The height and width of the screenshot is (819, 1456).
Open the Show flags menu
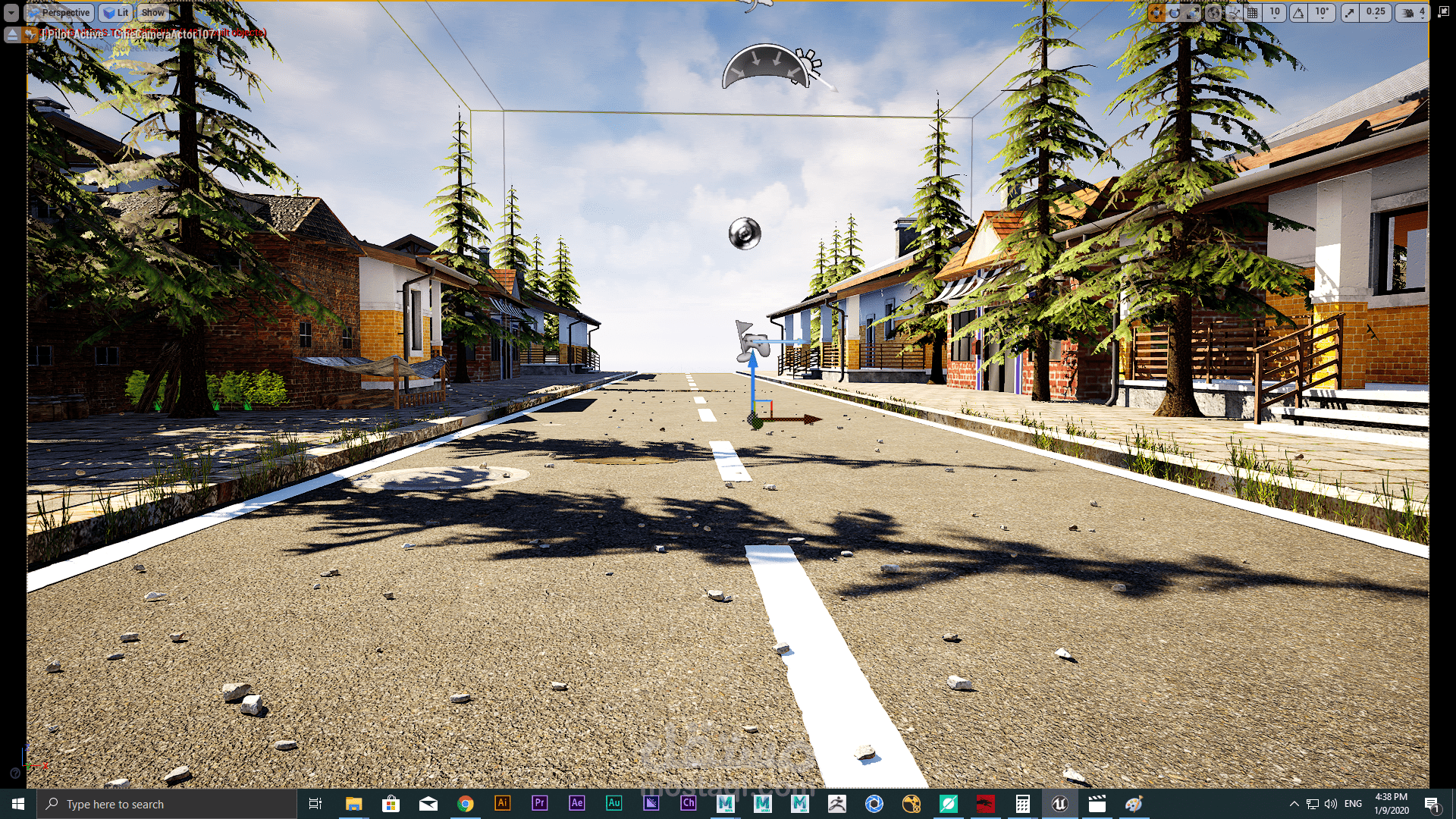tap(152, 13)
